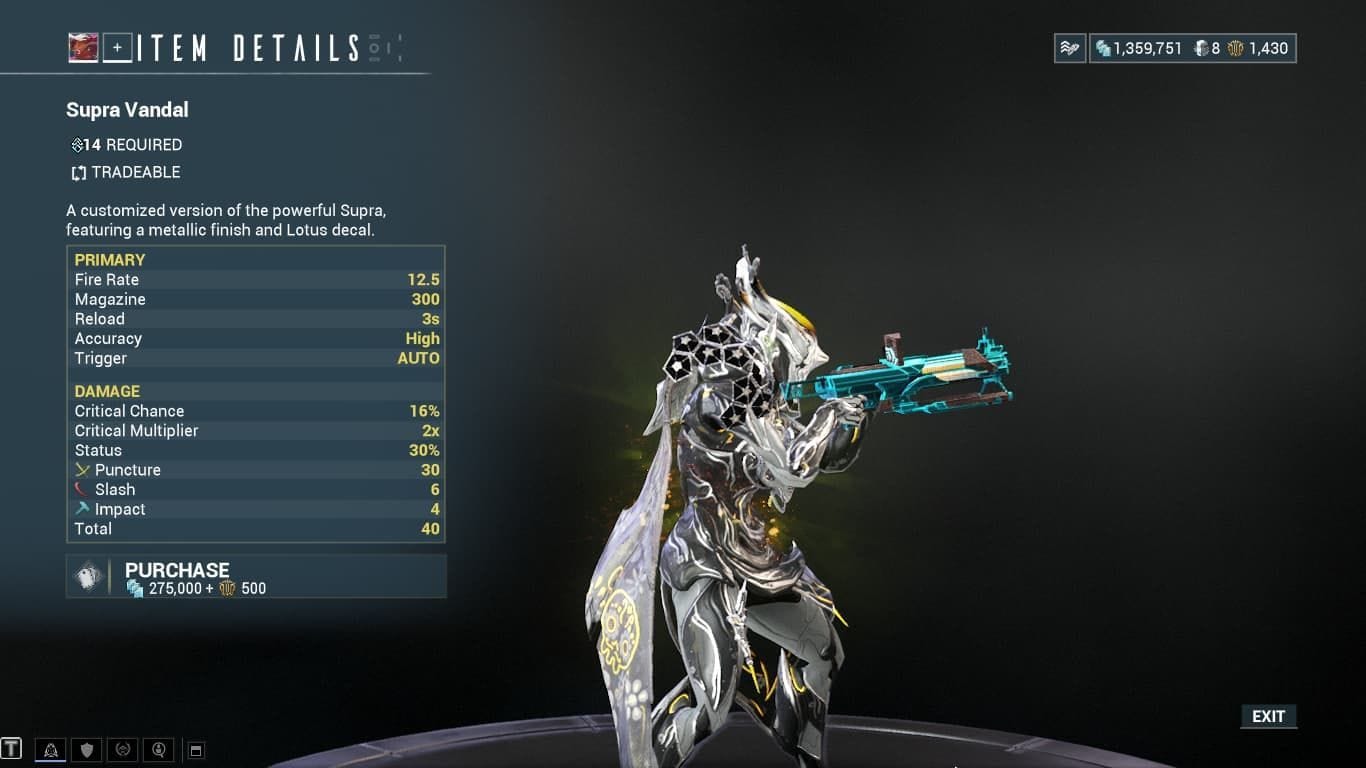Click the microphone icon in the bottom bar
This screenshot has height=768, width=1366.
click(158, 749)
